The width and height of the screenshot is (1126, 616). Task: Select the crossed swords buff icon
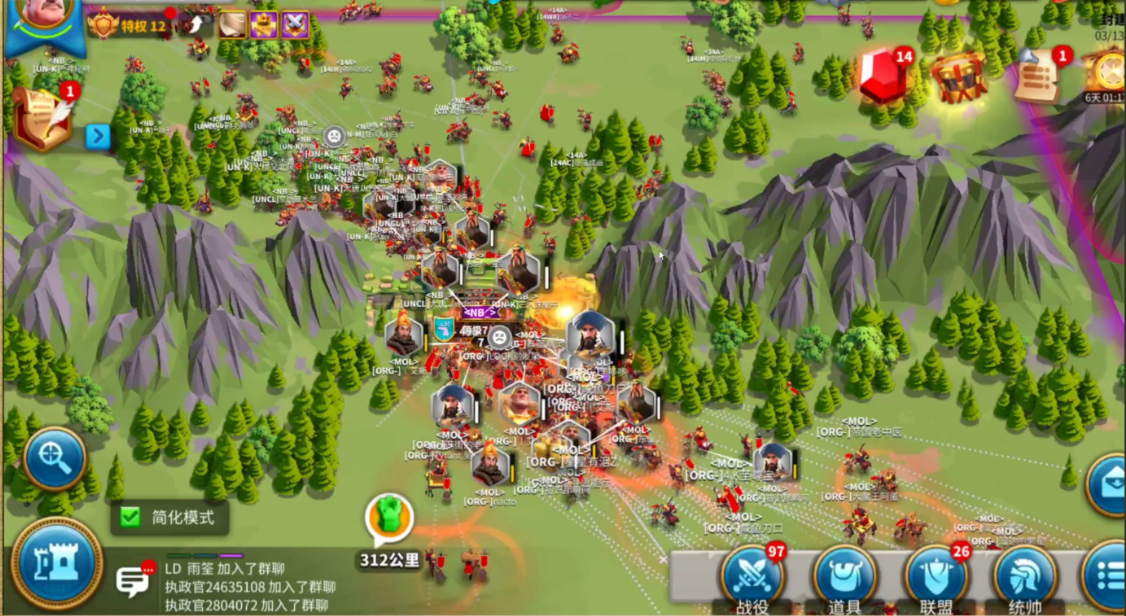(295, 25)
